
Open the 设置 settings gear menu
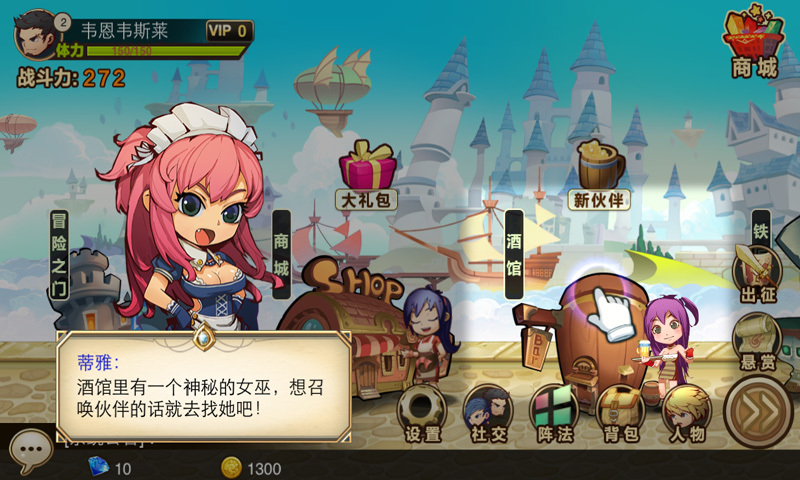click(423, 412)
